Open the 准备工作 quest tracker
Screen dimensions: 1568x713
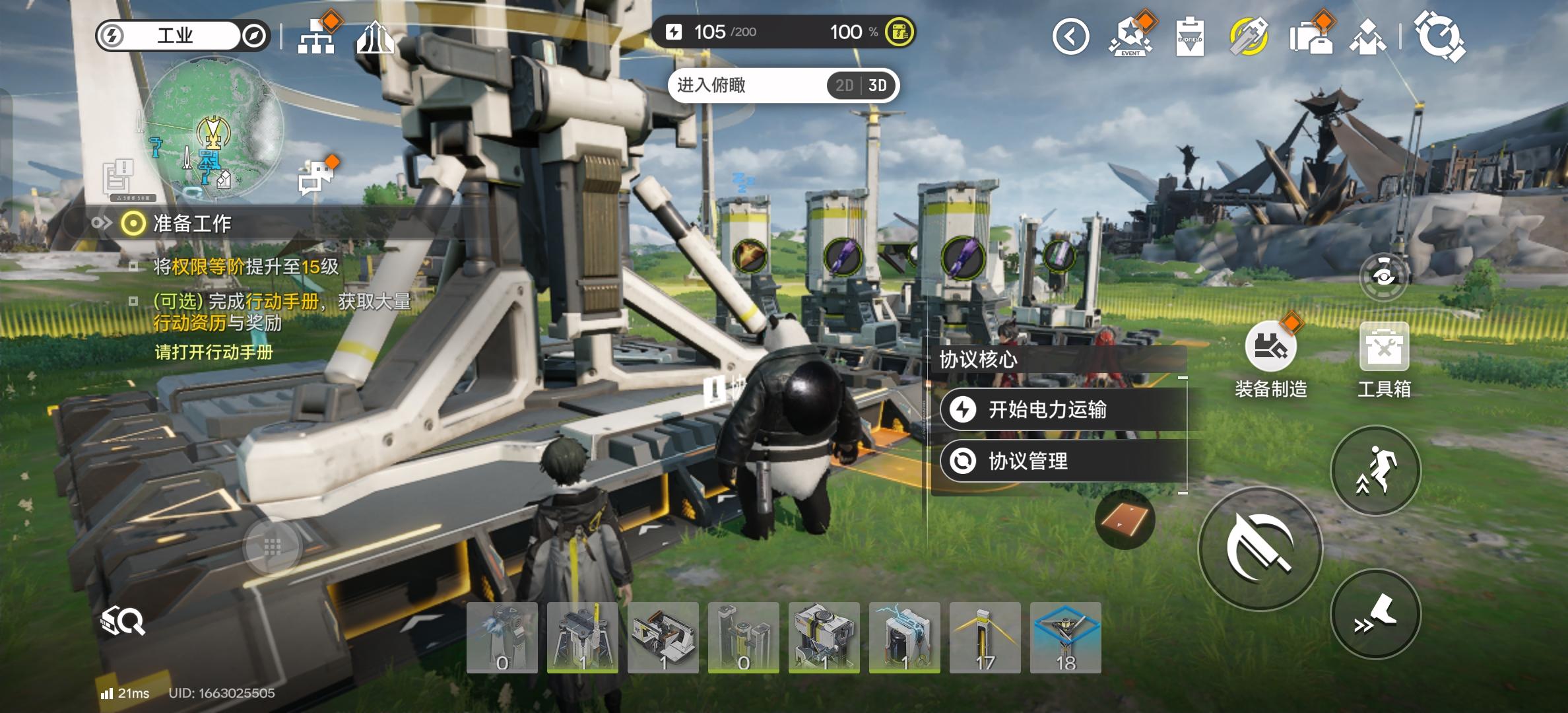click(x=191, y=224)
